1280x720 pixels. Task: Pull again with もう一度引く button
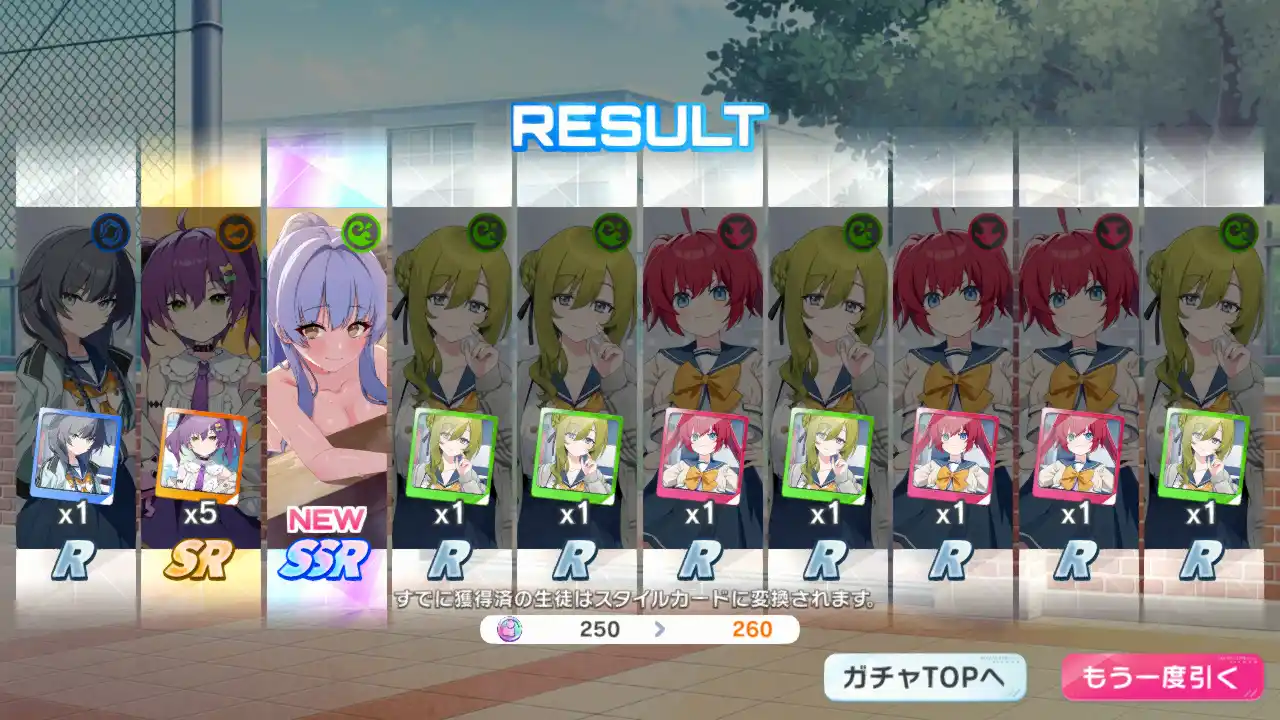(1160, 677)
